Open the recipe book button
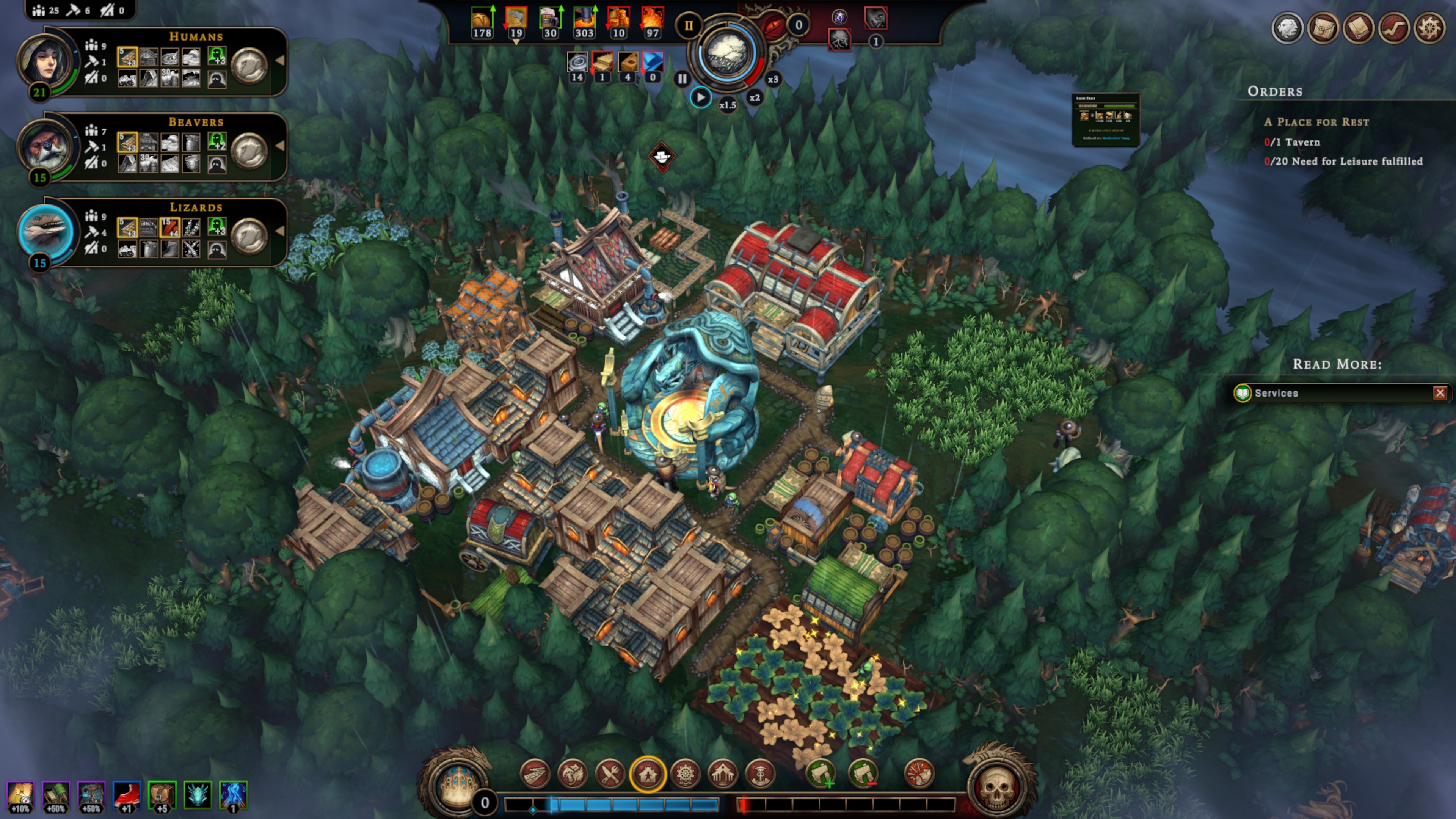Screen dimensions: 1456x819 (x=1359, y=28)
